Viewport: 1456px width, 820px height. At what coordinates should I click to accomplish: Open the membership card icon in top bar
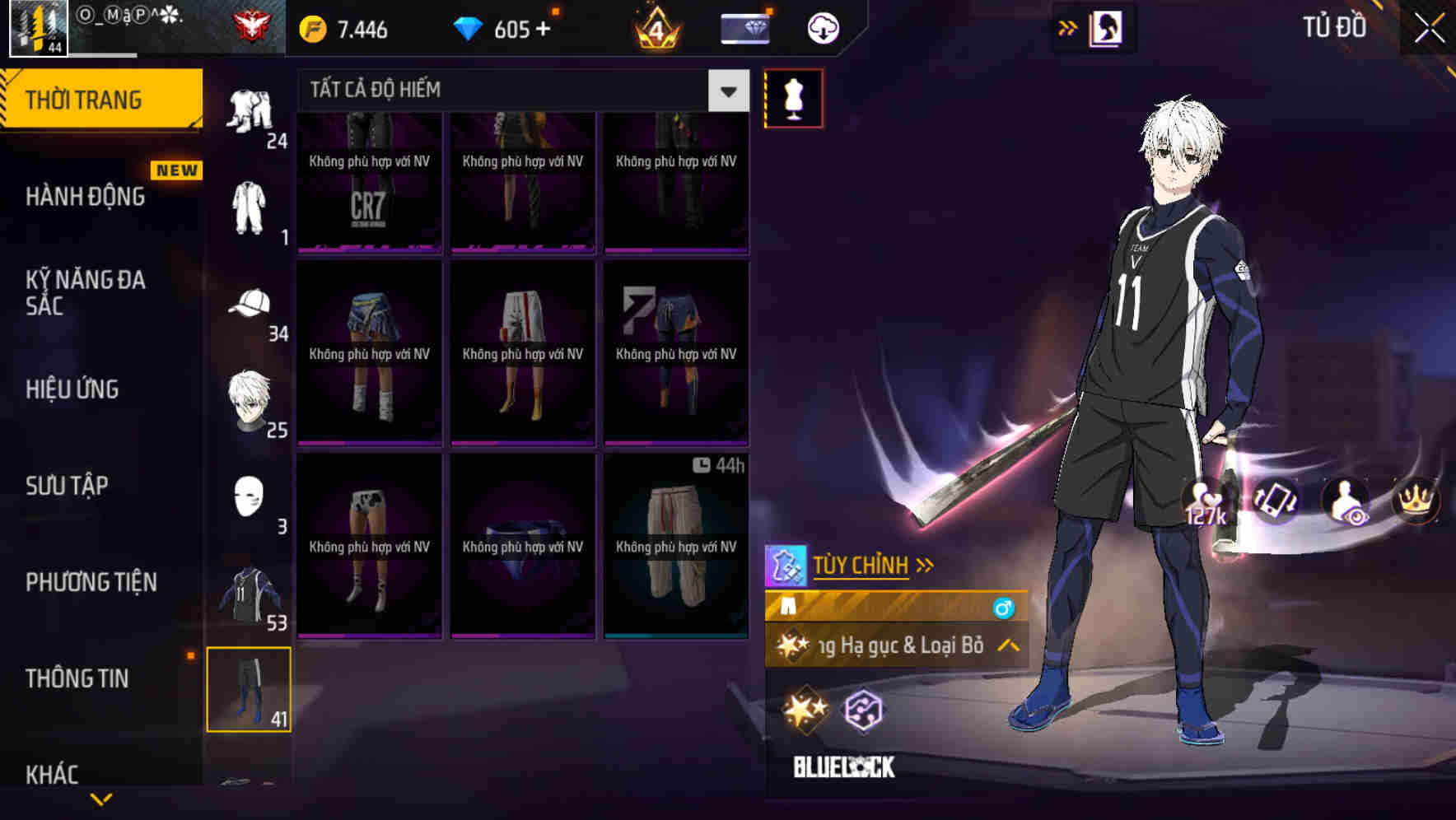coord(744,28)
